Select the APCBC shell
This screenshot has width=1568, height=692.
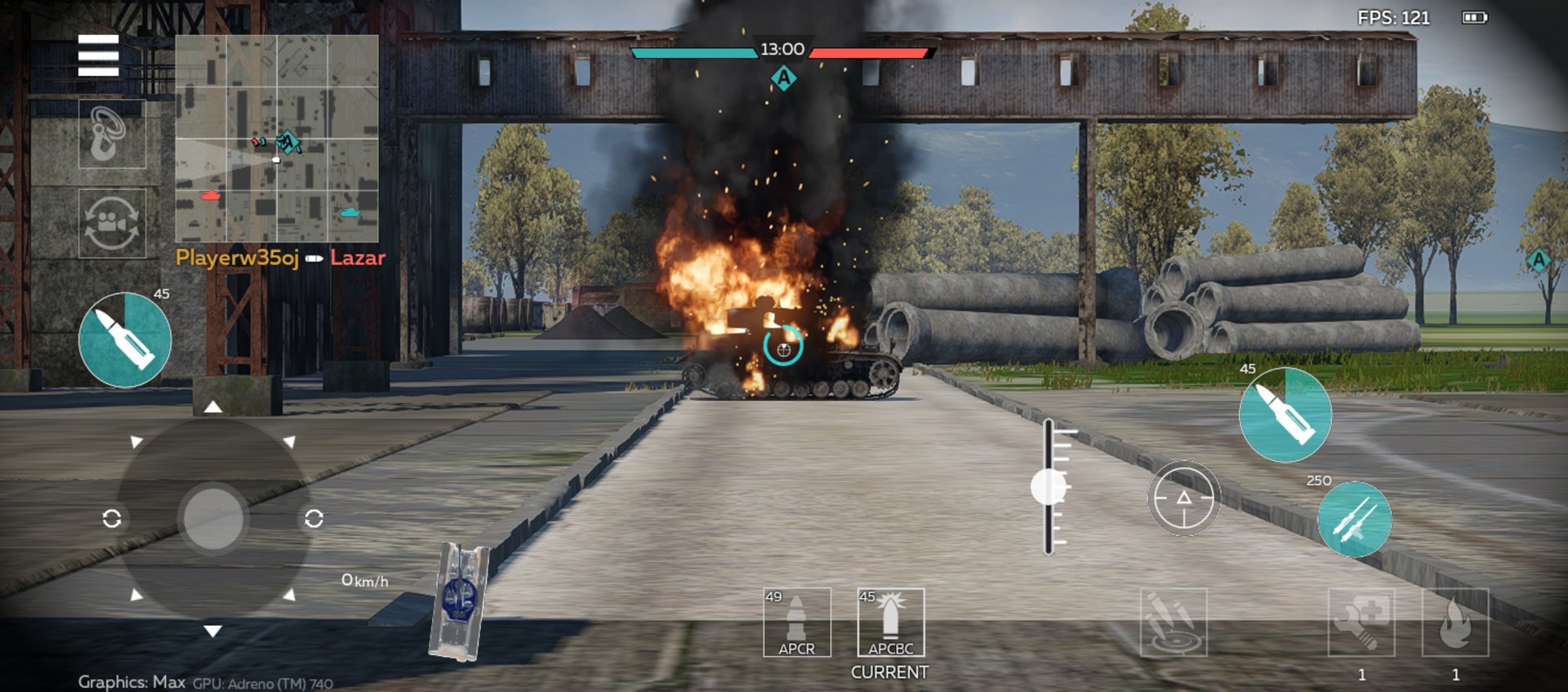890,623
